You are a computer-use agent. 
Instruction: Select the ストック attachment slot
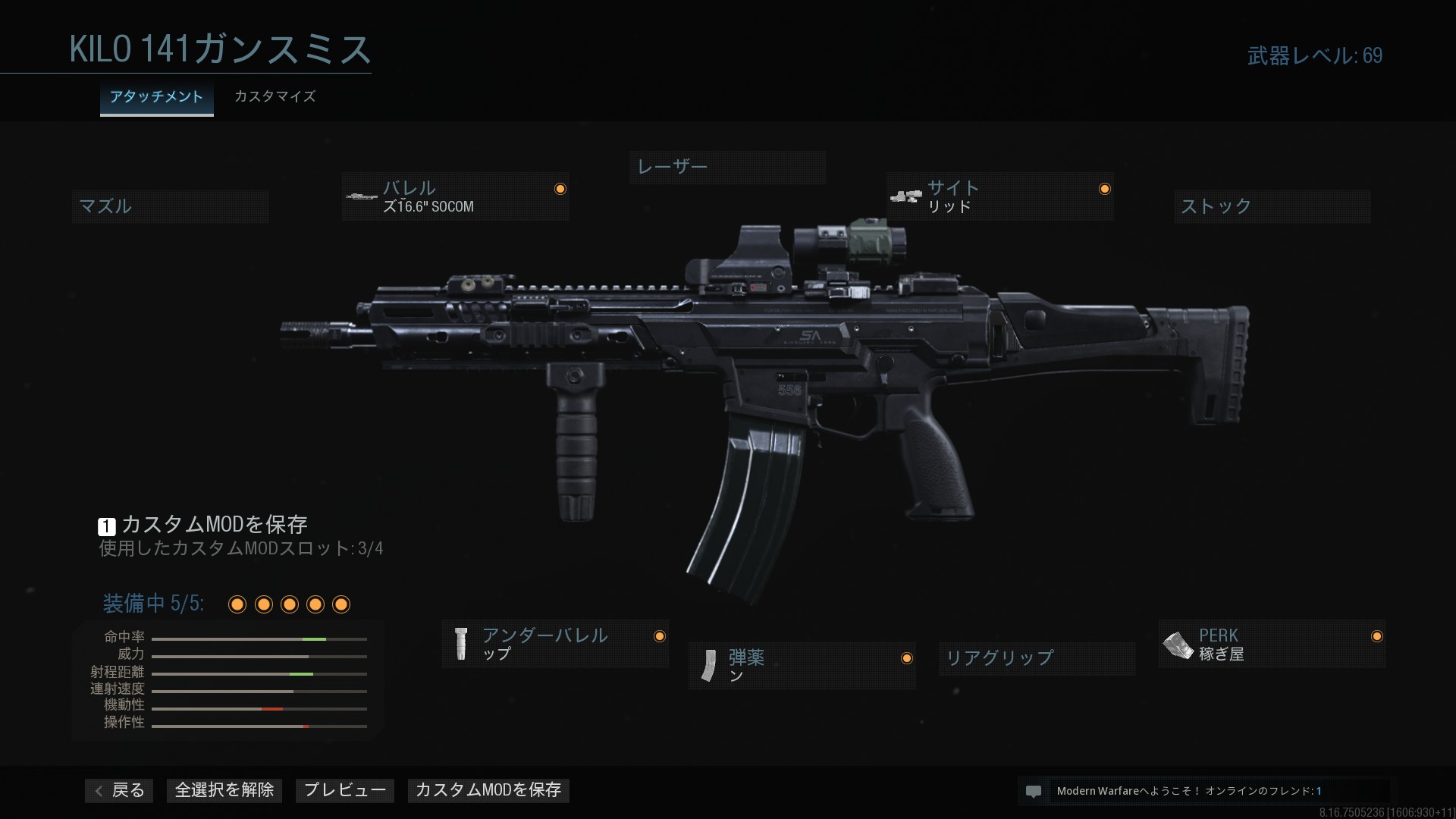(1272, 206)
